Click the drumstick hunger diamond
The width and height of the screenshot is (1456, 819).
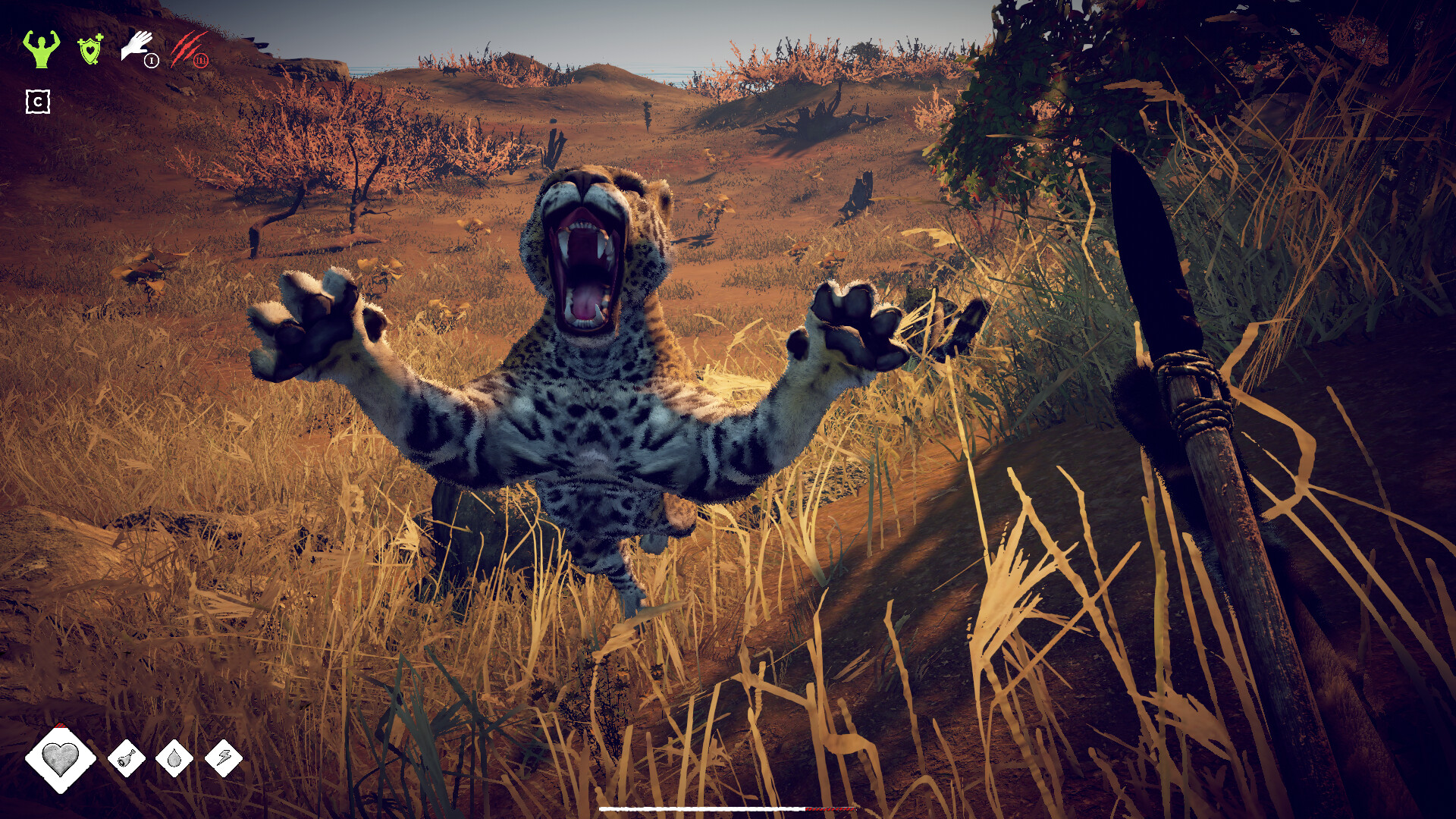point(127,758)
